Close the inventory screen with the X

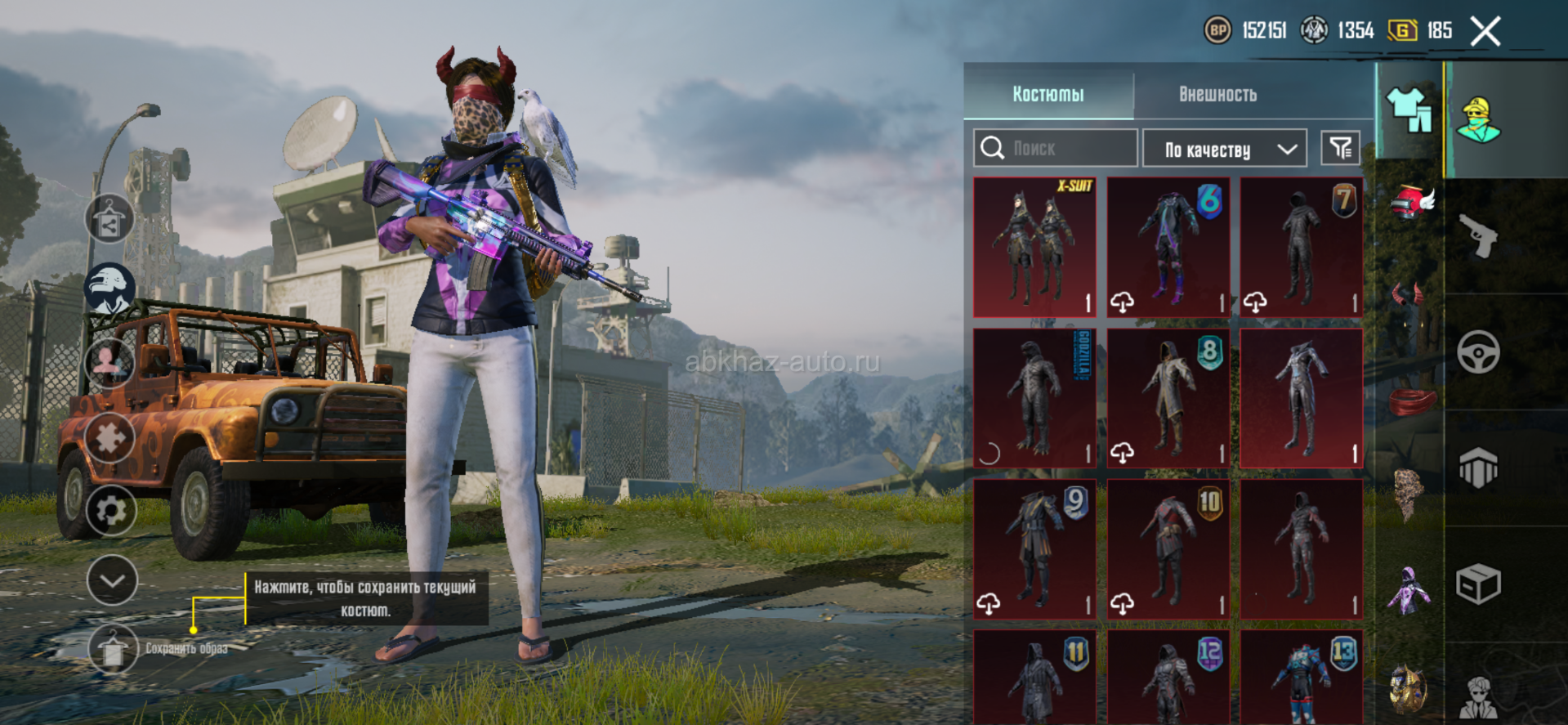click(1485, 32)
